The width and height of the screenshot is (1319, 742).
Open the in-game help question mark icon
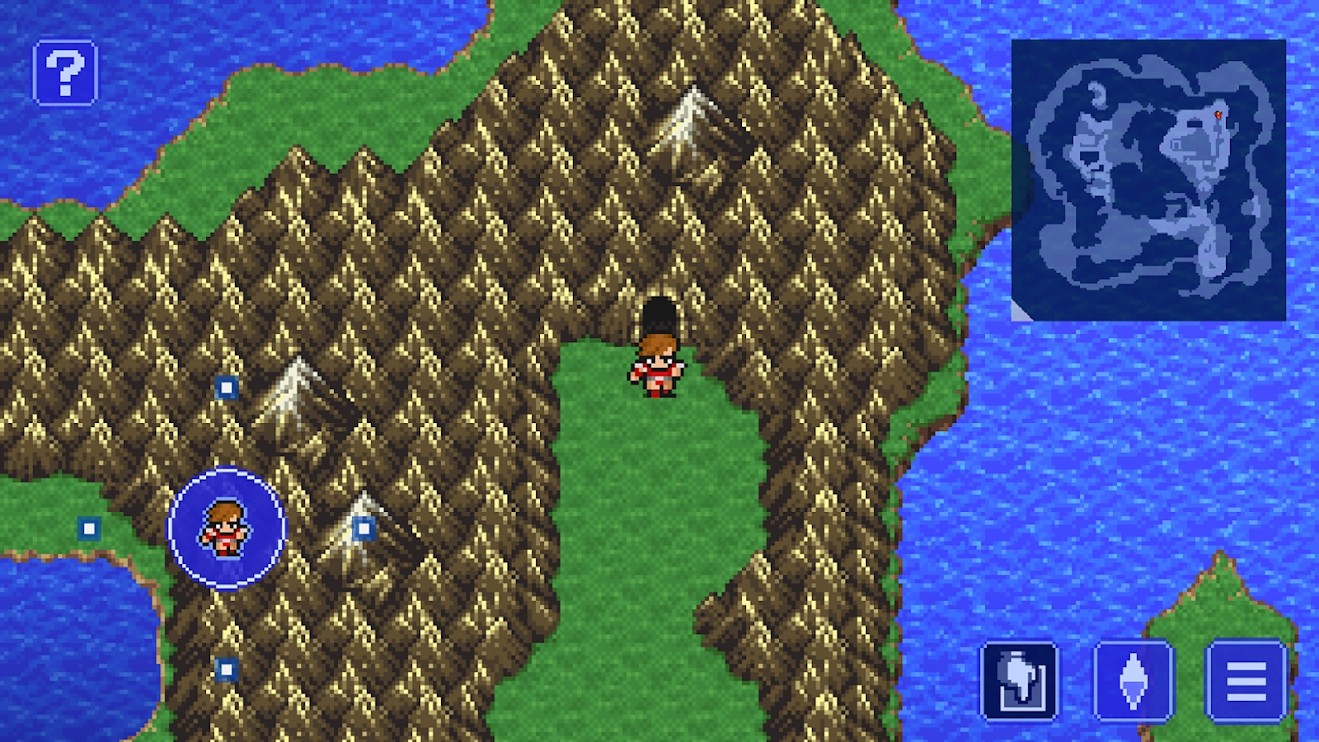point(64,73)
